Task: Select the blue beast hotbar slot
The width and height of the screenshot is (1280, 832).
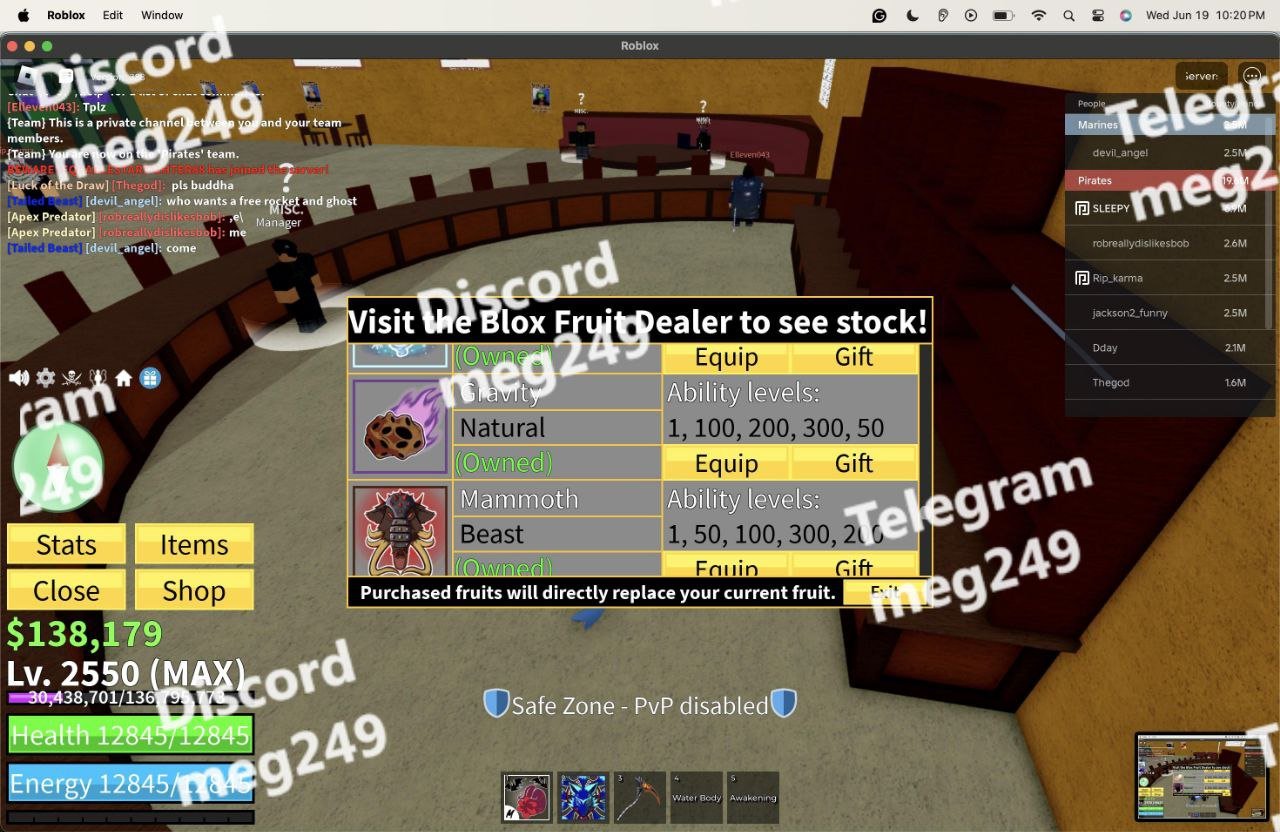Action: (583, 797)
